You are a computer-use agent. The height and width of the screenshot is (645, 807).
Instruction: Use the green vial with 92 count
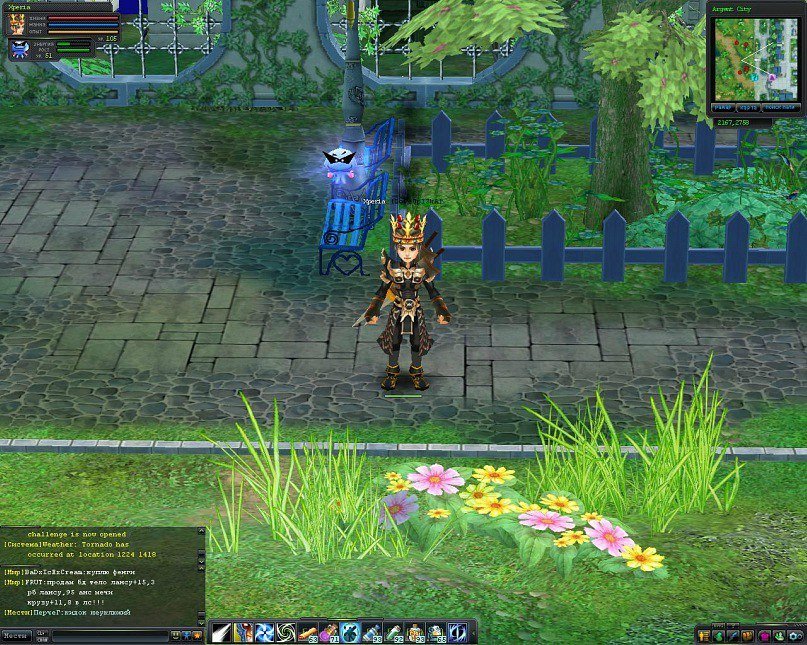point(396,632)
